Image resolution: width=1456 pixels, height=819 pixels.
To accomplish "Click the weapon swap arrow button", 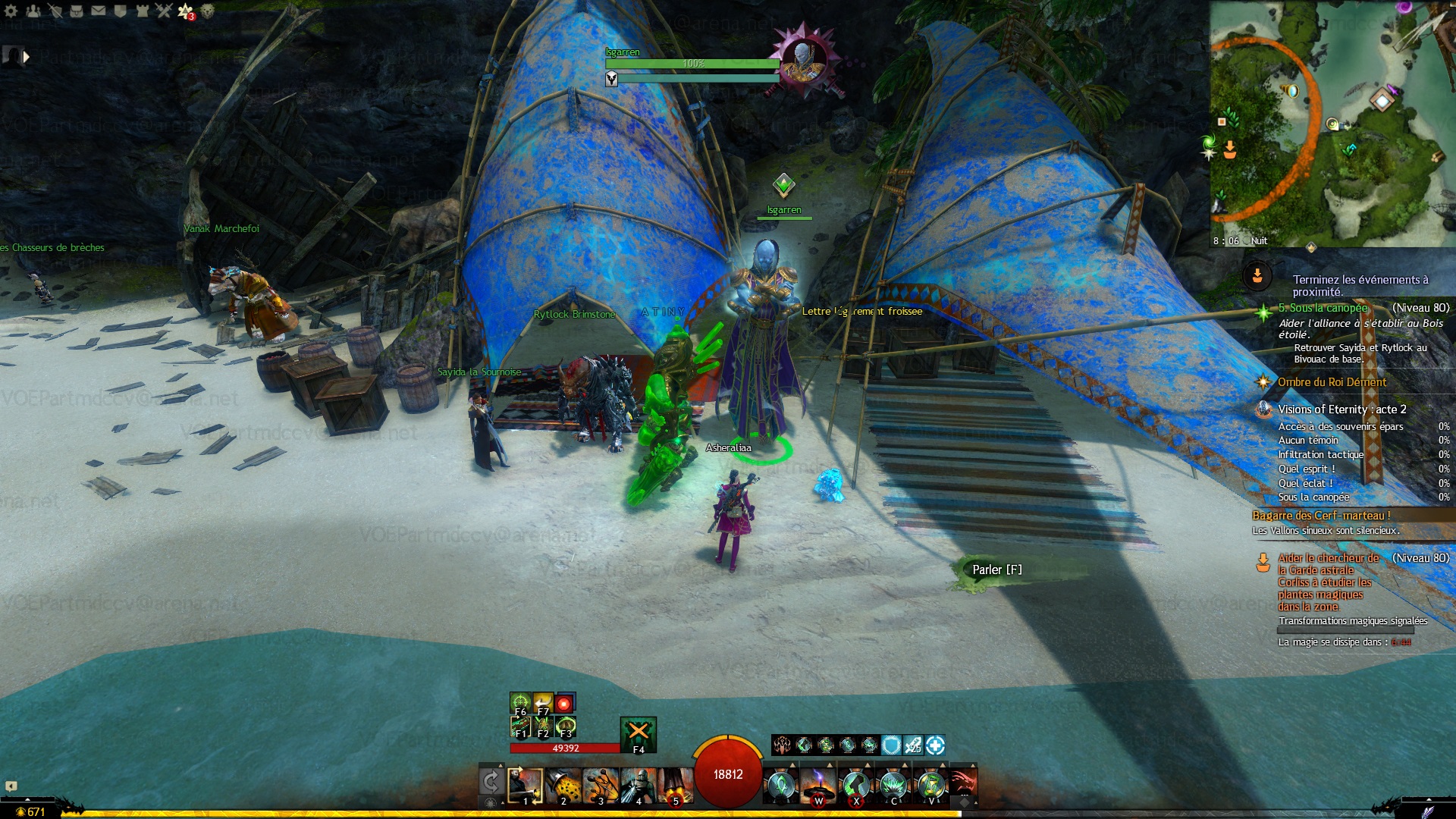I will pos(491,781).
